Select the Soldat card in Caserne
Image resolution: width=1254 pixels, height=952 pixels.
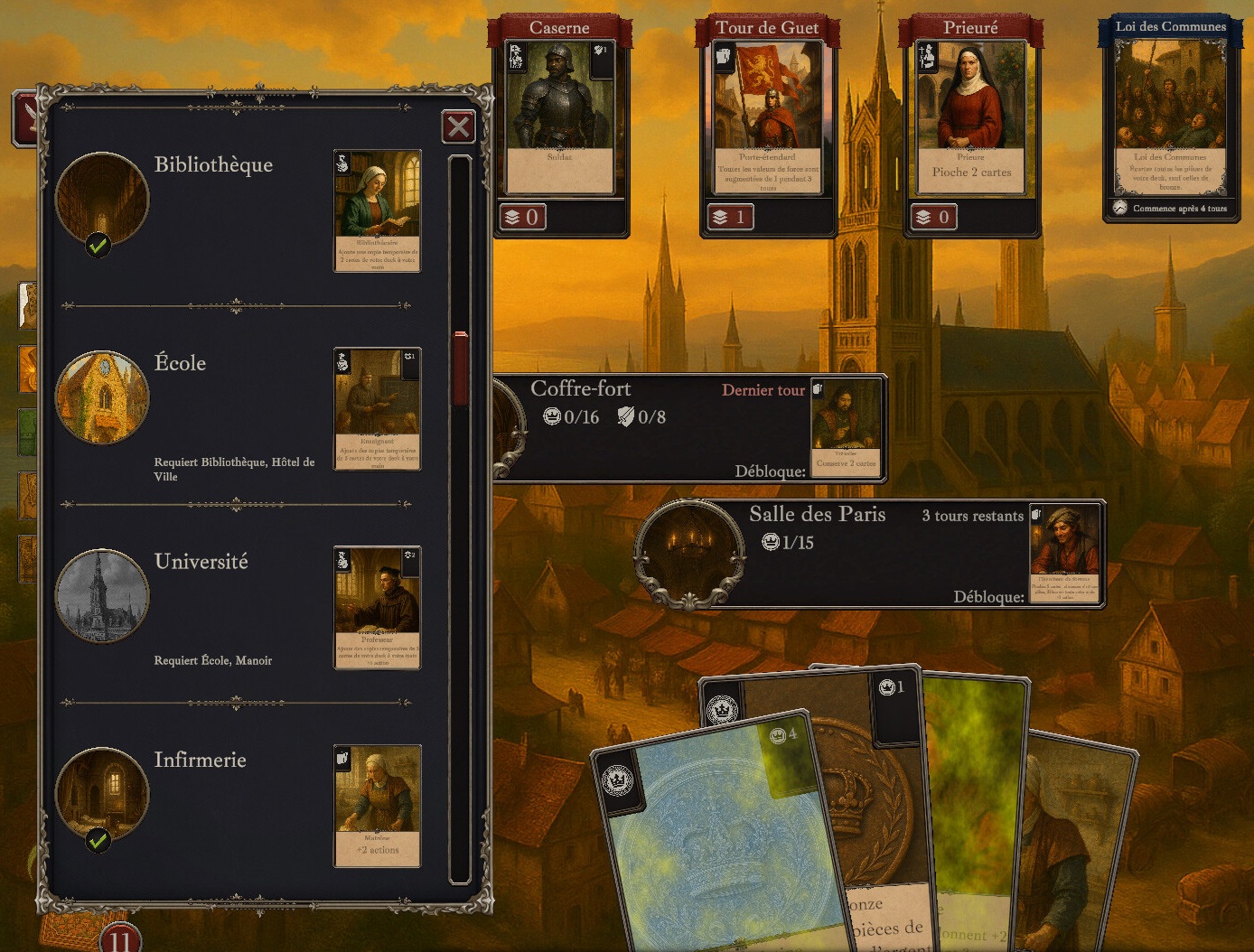[x=559, y=117]
